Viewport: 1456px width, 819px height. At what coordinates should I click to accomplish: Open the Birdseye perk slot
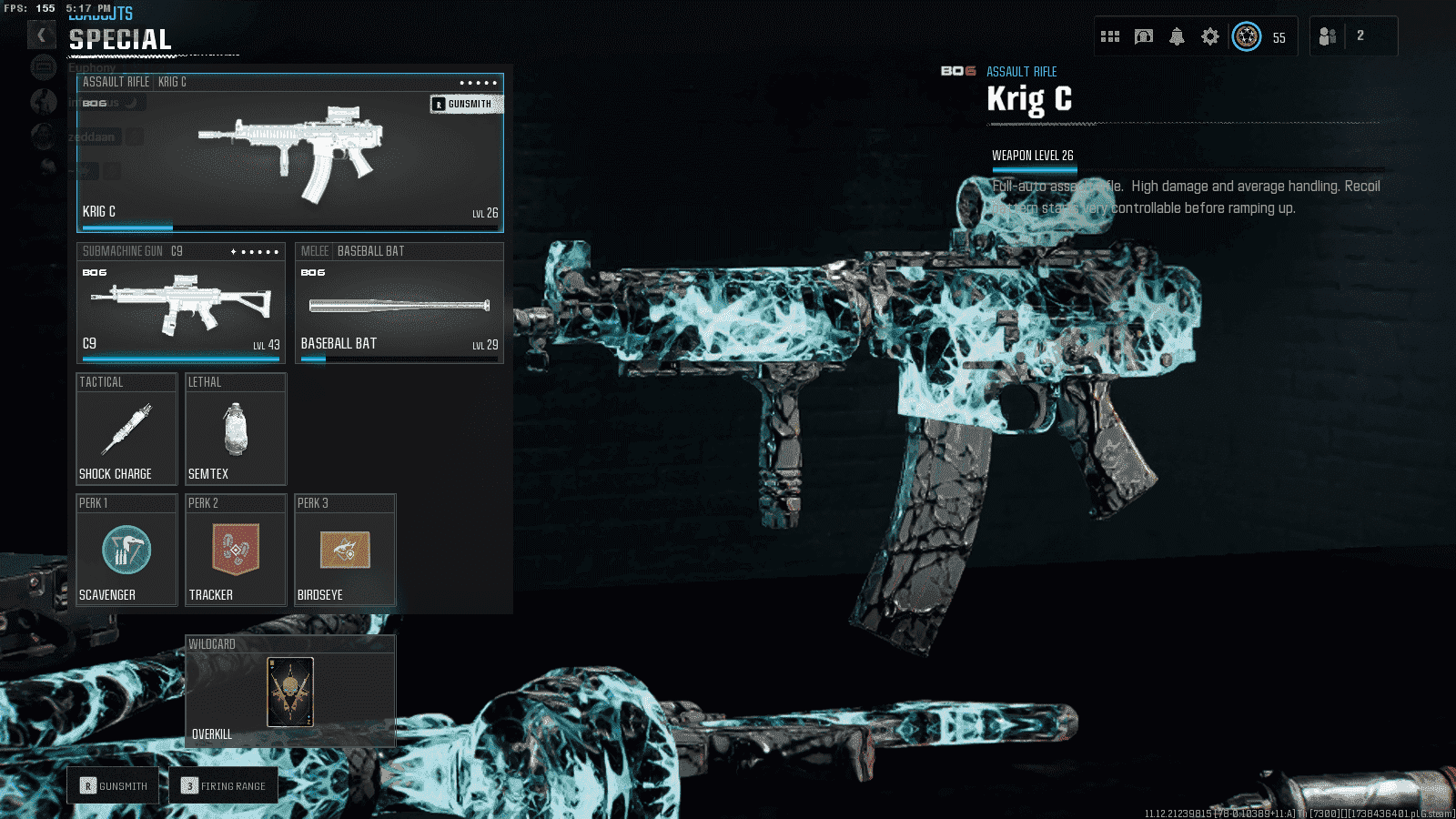pos(345,551)
